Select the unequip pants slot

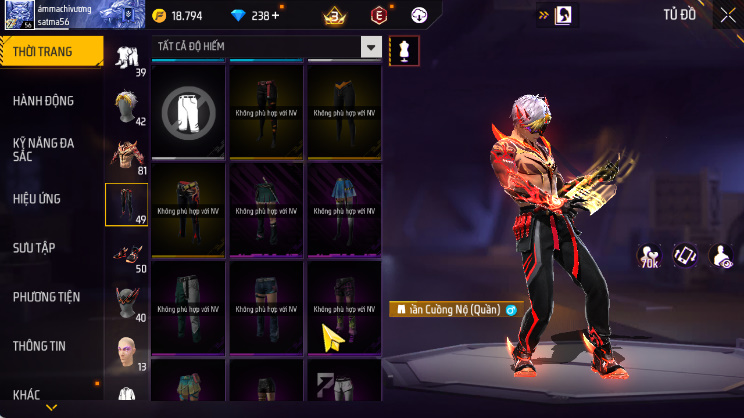tap(190, 110)
